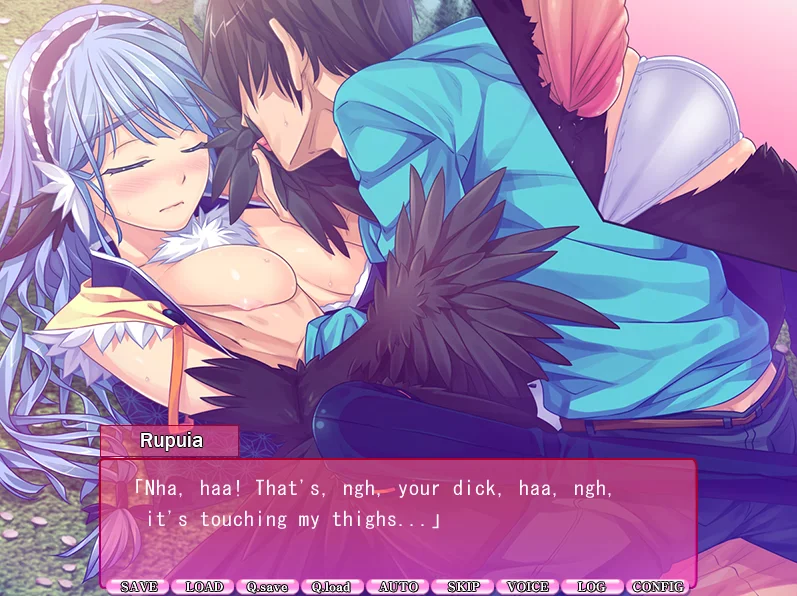Click the SAVE button
The width and height of the screenshot is (797, 596).
click(x=139, y=587)
